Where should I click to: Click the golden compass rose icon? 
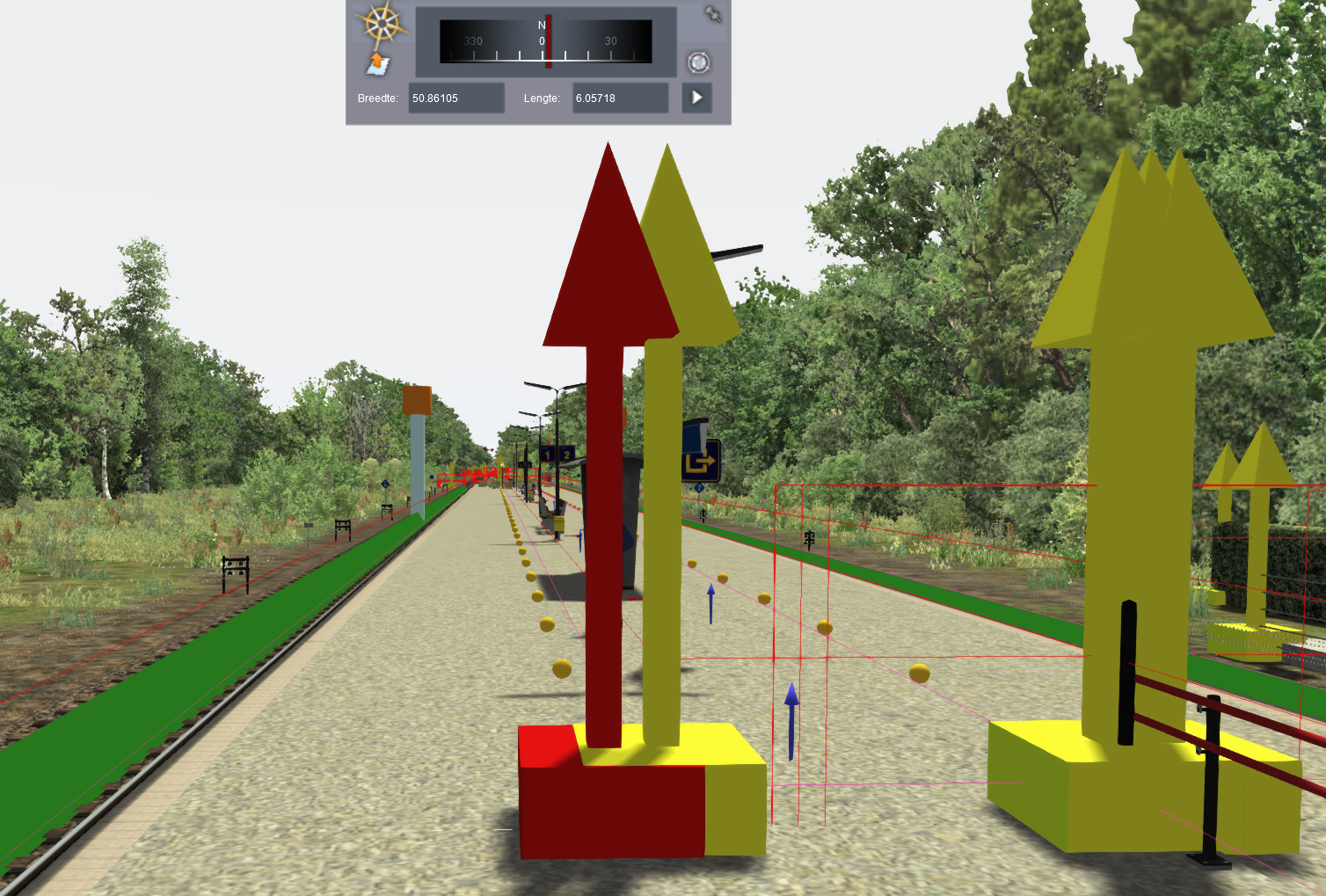382,24
